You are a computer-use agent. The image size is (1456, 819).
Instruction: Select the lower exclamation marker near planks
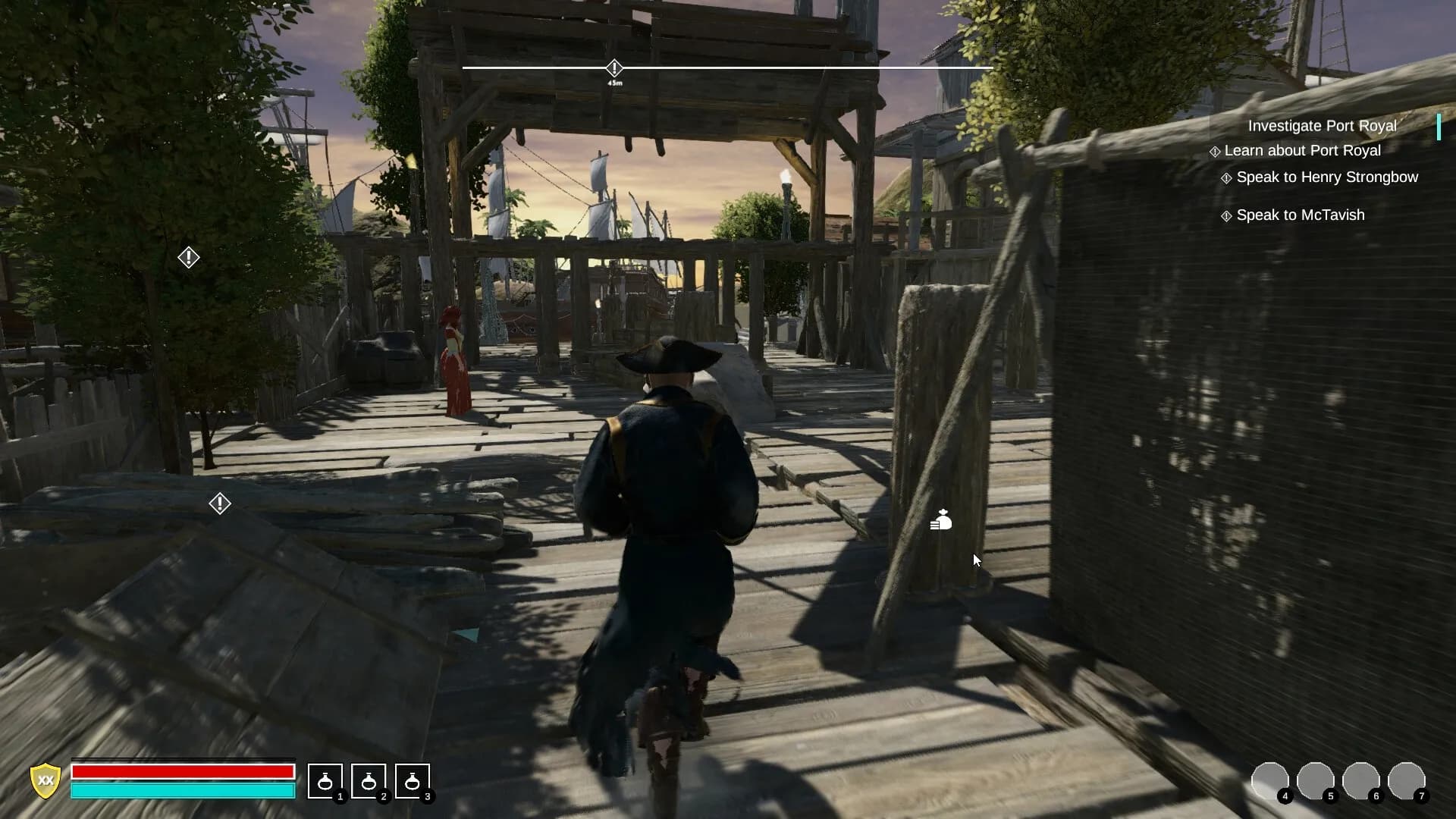[220, 503]
